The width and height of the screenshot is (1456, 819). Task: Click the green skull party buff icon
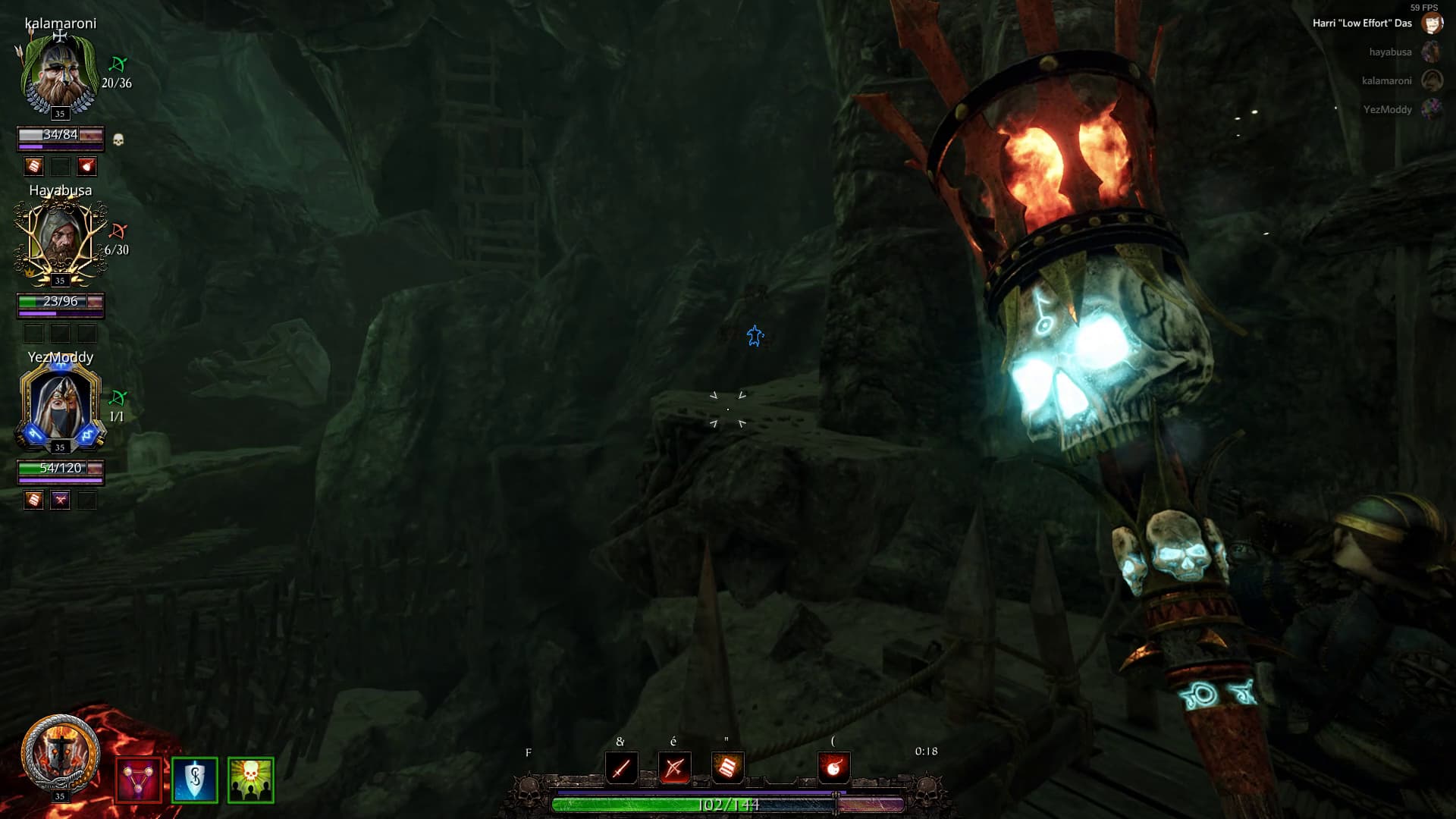tap(250, 780)
